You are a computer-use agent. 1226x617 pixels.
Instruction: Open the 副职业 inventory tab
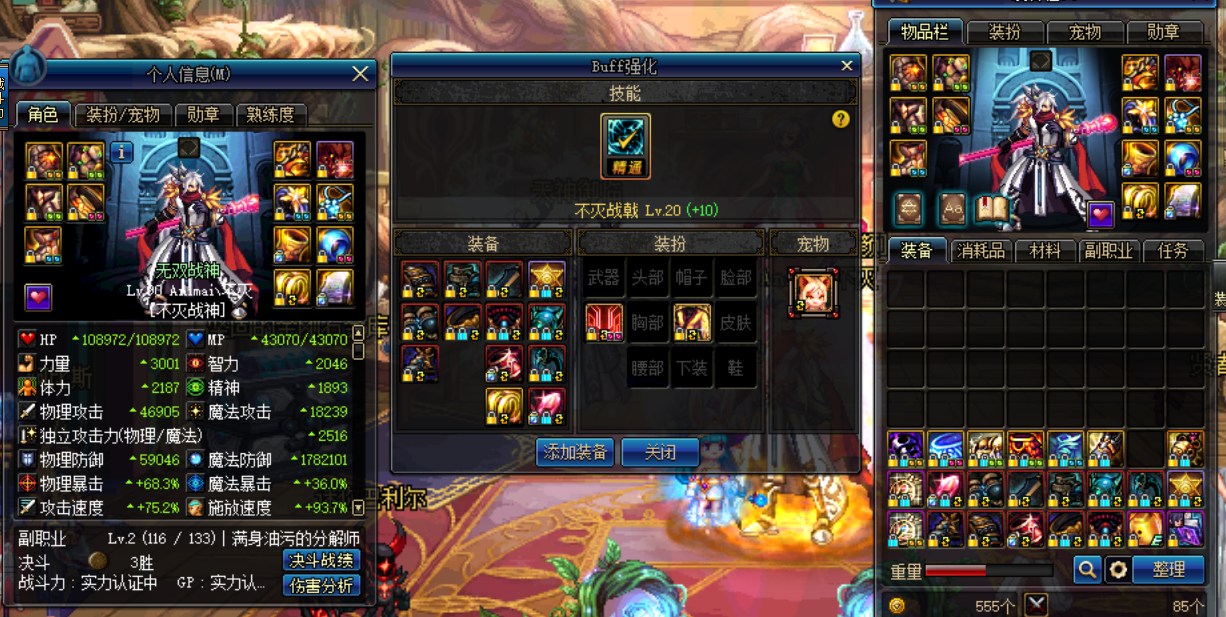pyautogui.click(x=1108, y=251)
